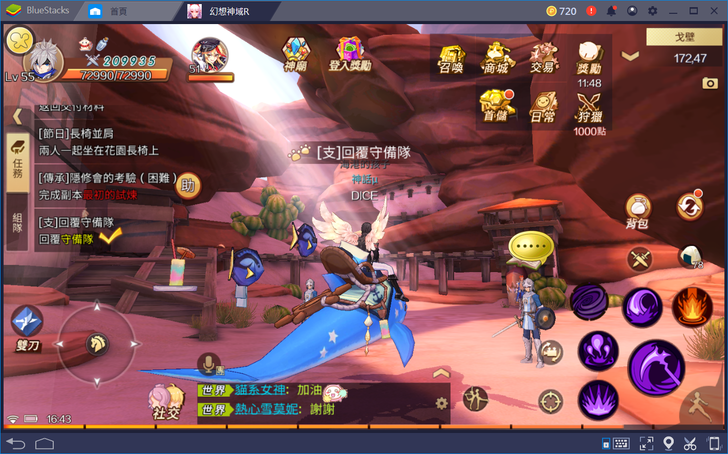Open the 背包 backpack
Screen dimensions: 728x454
tap(638, 208)
